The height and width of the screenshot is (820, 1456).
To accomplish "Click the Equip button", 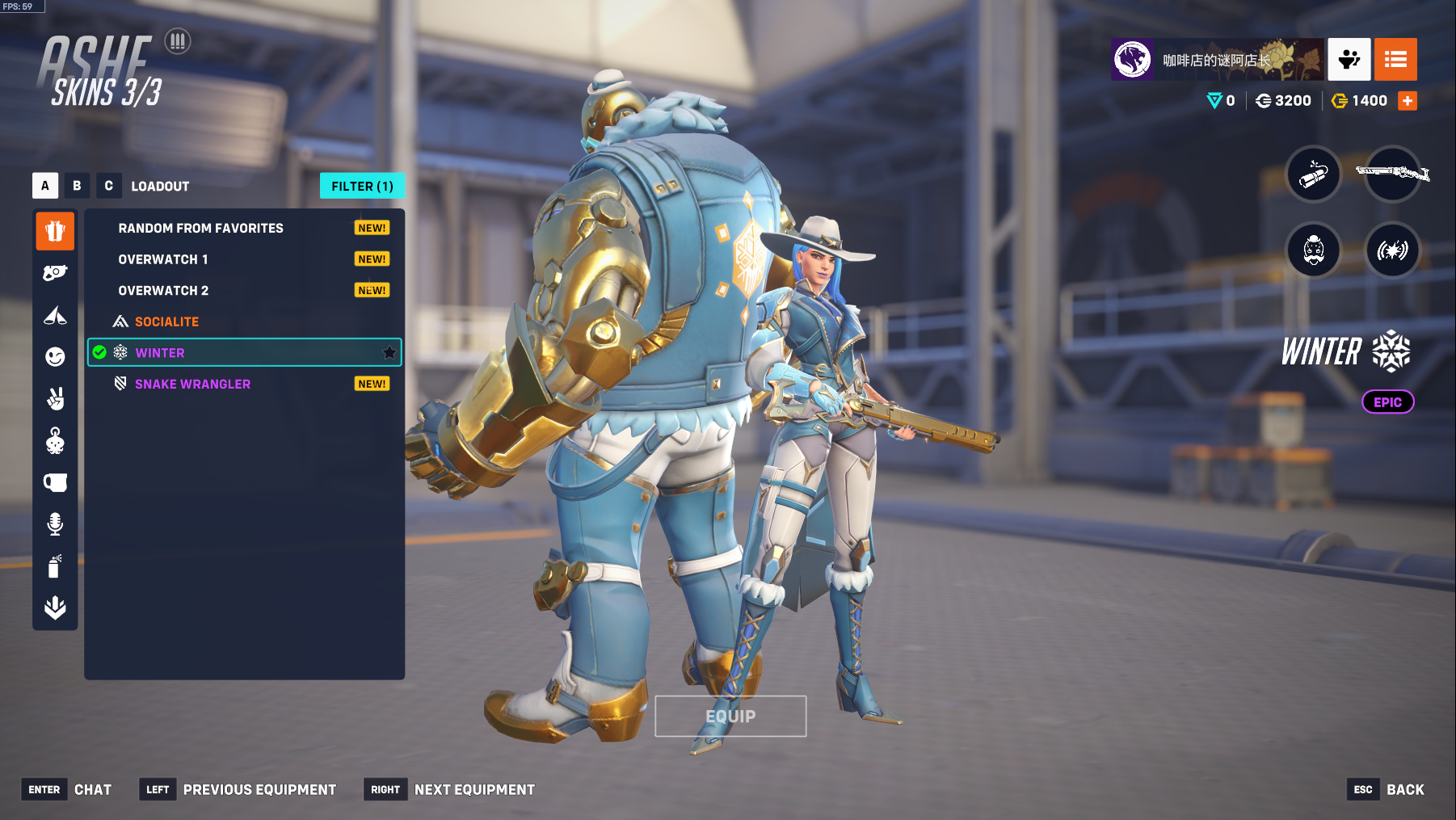I will pos(730,717).
